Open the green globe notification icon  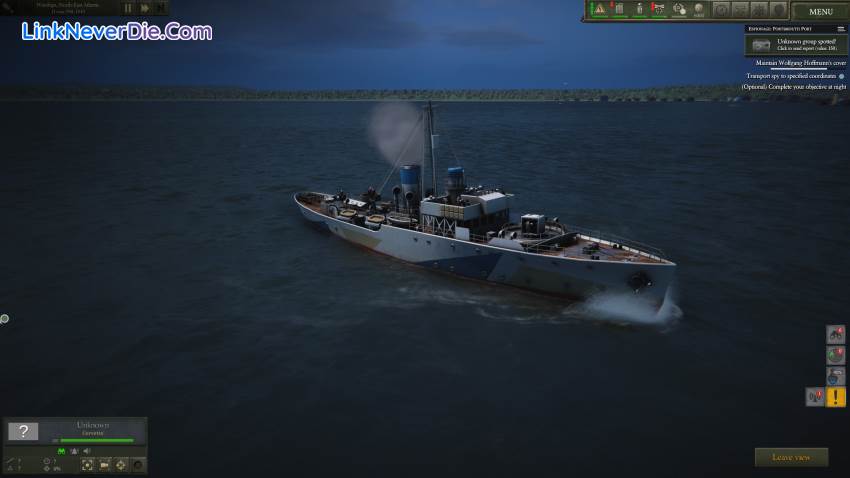(836, 355)
